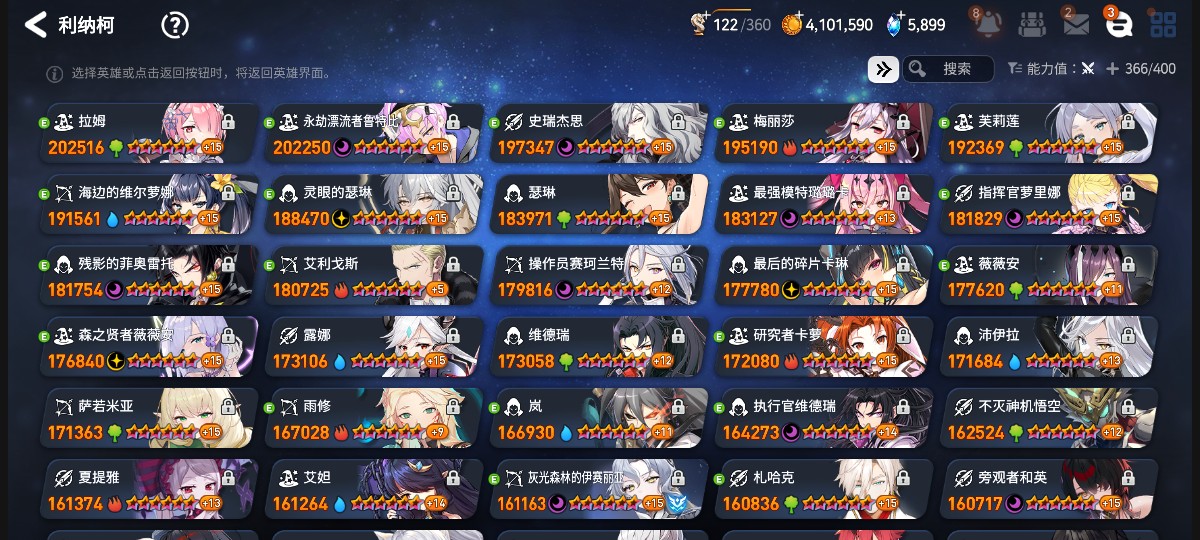Choose hero 史瑞杰思 from the list
1200x540 pixels.
(598, 134)
